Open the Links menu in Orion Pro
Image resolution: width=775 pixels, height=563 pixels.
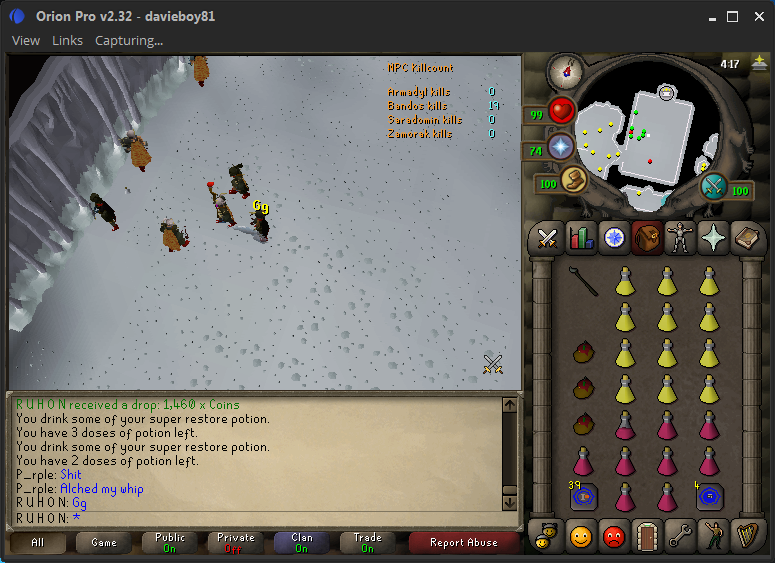[67, 40]
